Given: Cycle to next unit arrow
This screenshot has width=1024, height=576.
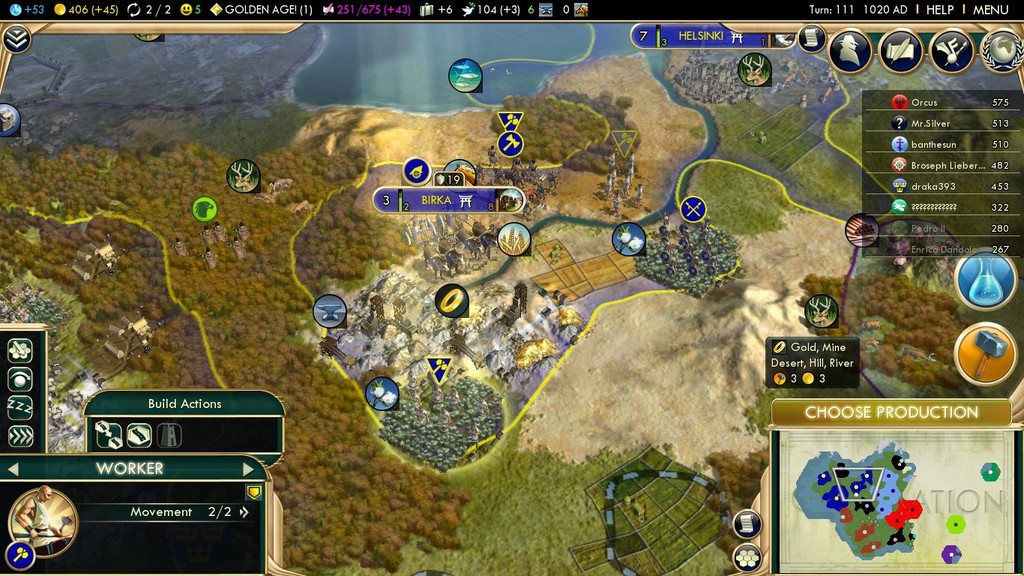Looking at the screenshot, I should point(249,468).
